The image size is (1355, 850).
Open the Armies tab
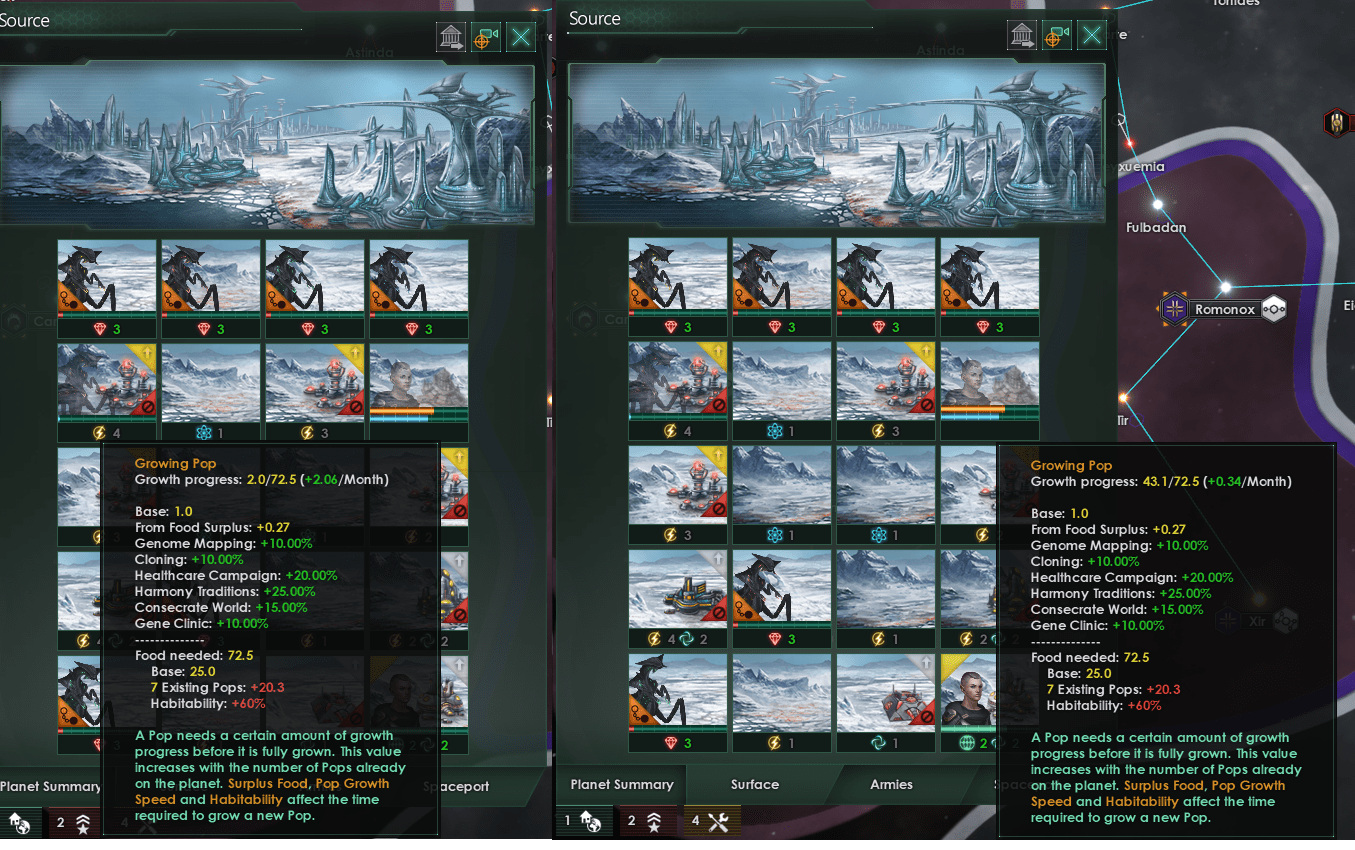tap(890, 785)
